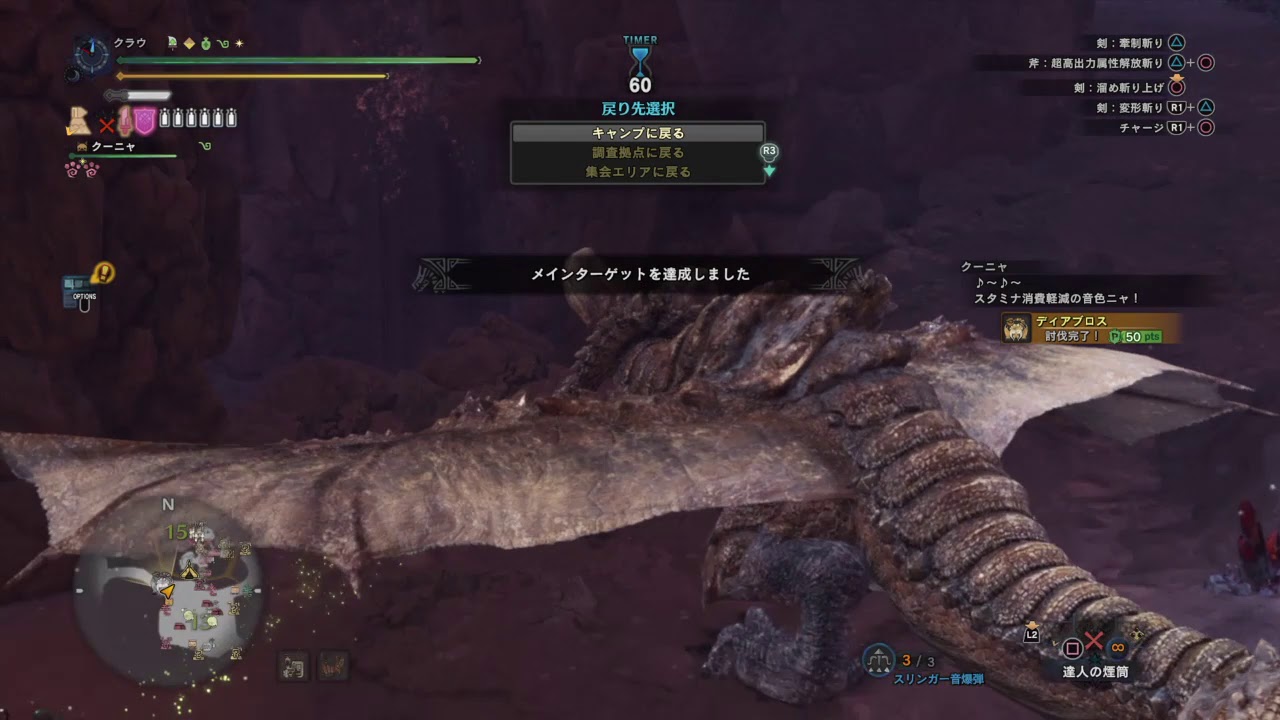This screenshot has height=720, width=1280.
Task: Click the campsite tent marker on the minimap
Action: coord(189,573)
